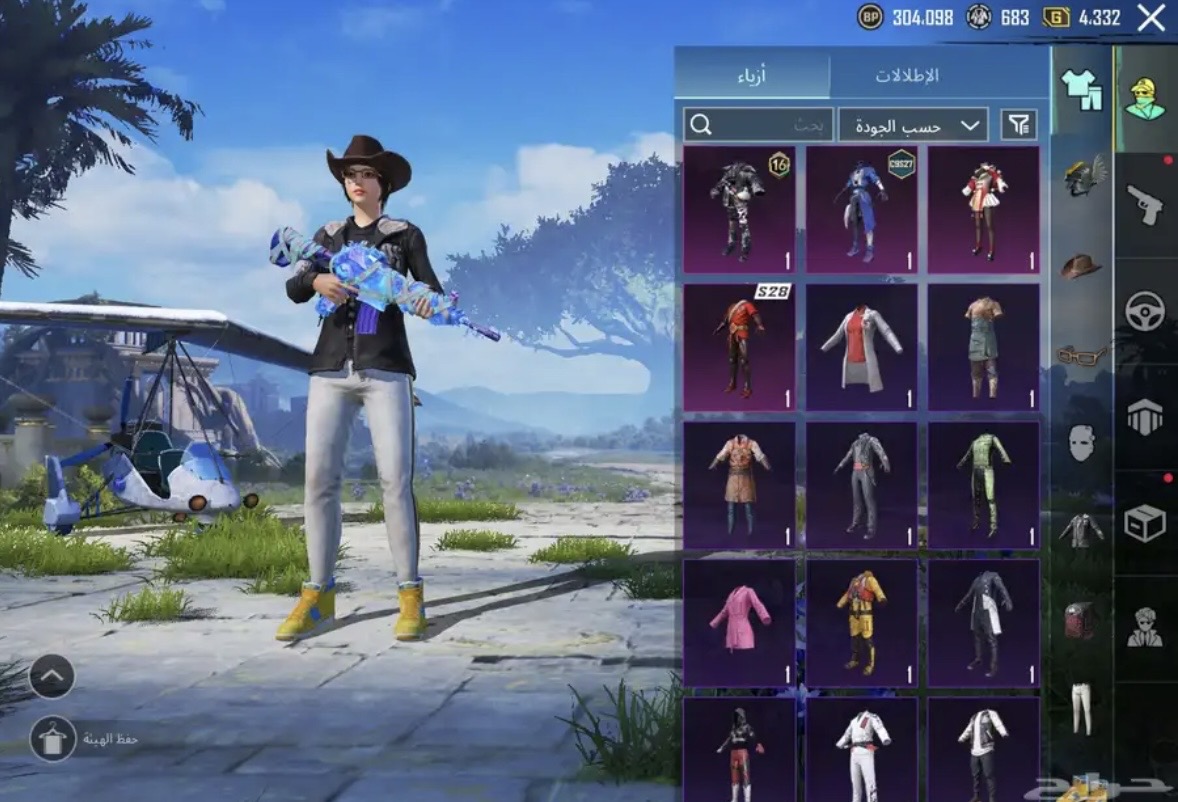Select the black armor outfit with 16 badge
1178x802 pixels.
pyautogui.click(x=739, y=210)
